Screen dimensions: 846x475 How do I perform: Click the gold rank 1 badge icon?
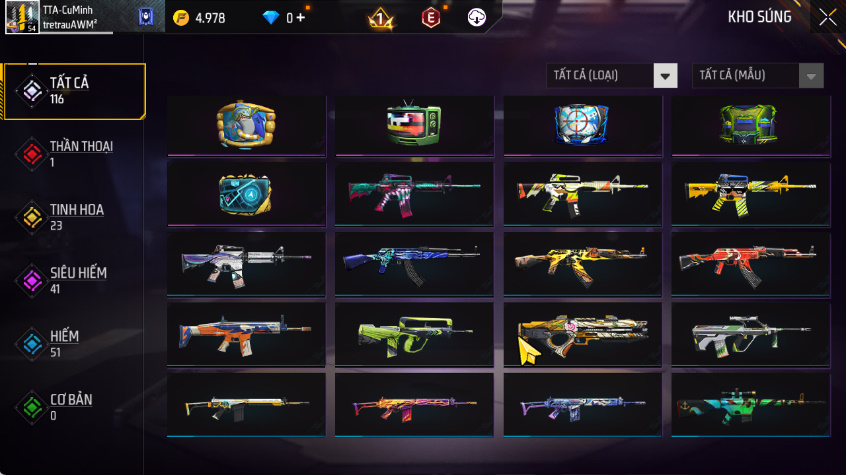(x=381, y=17)
